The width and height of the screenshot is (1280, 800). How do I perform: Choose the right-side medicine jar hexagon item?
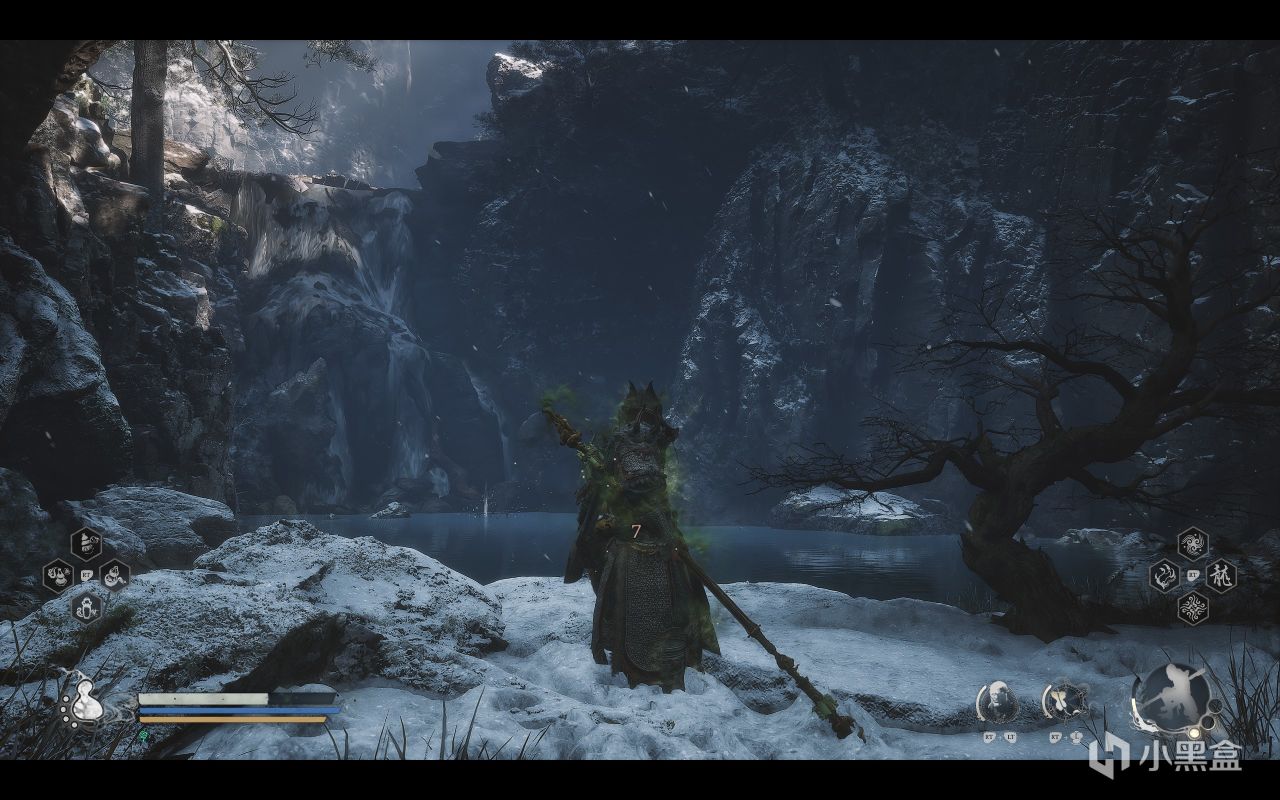point(115,576)
